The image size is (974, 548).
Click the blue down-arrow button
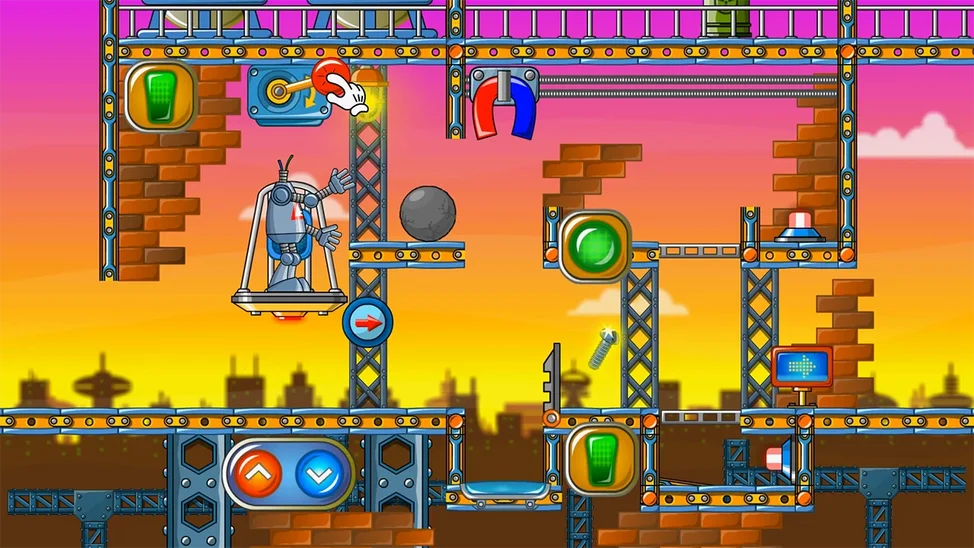click(317, 474)
